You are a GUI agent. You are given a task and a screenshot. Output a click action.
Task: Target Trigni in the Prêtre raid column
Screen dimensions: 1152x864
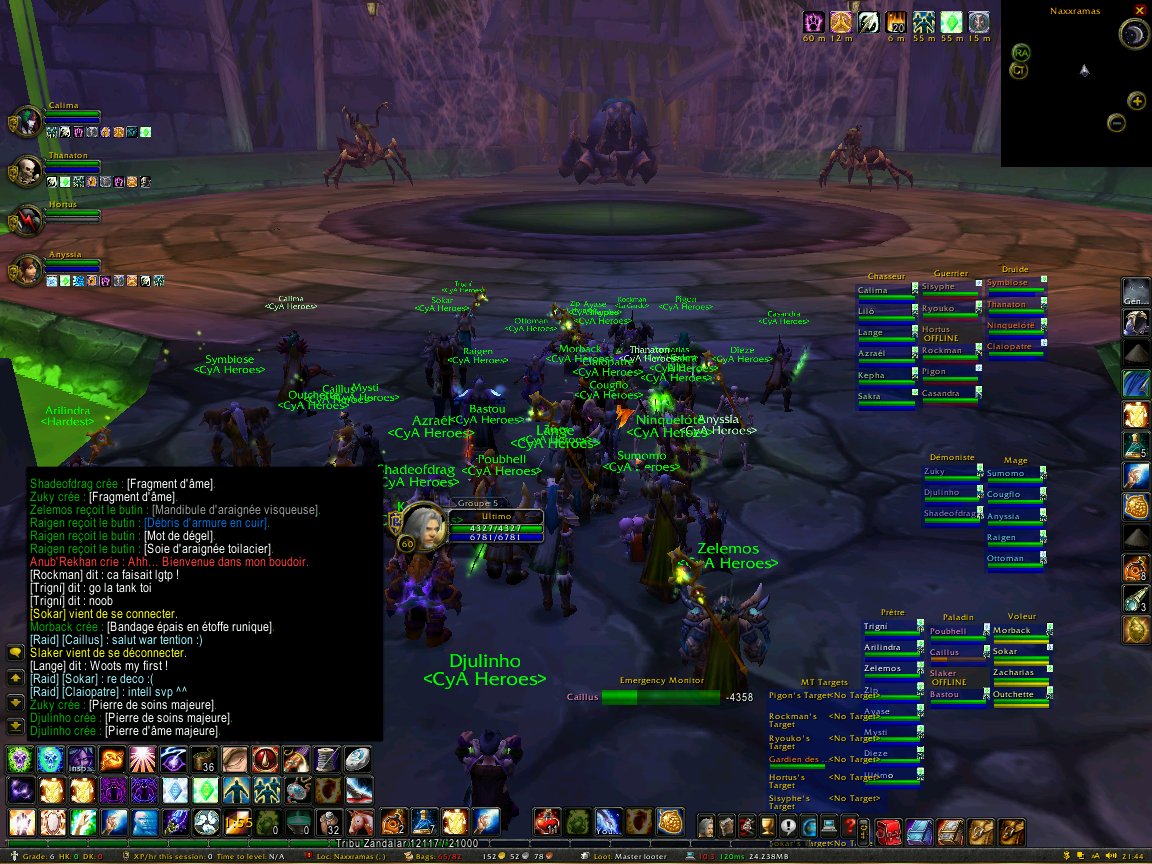891,629
